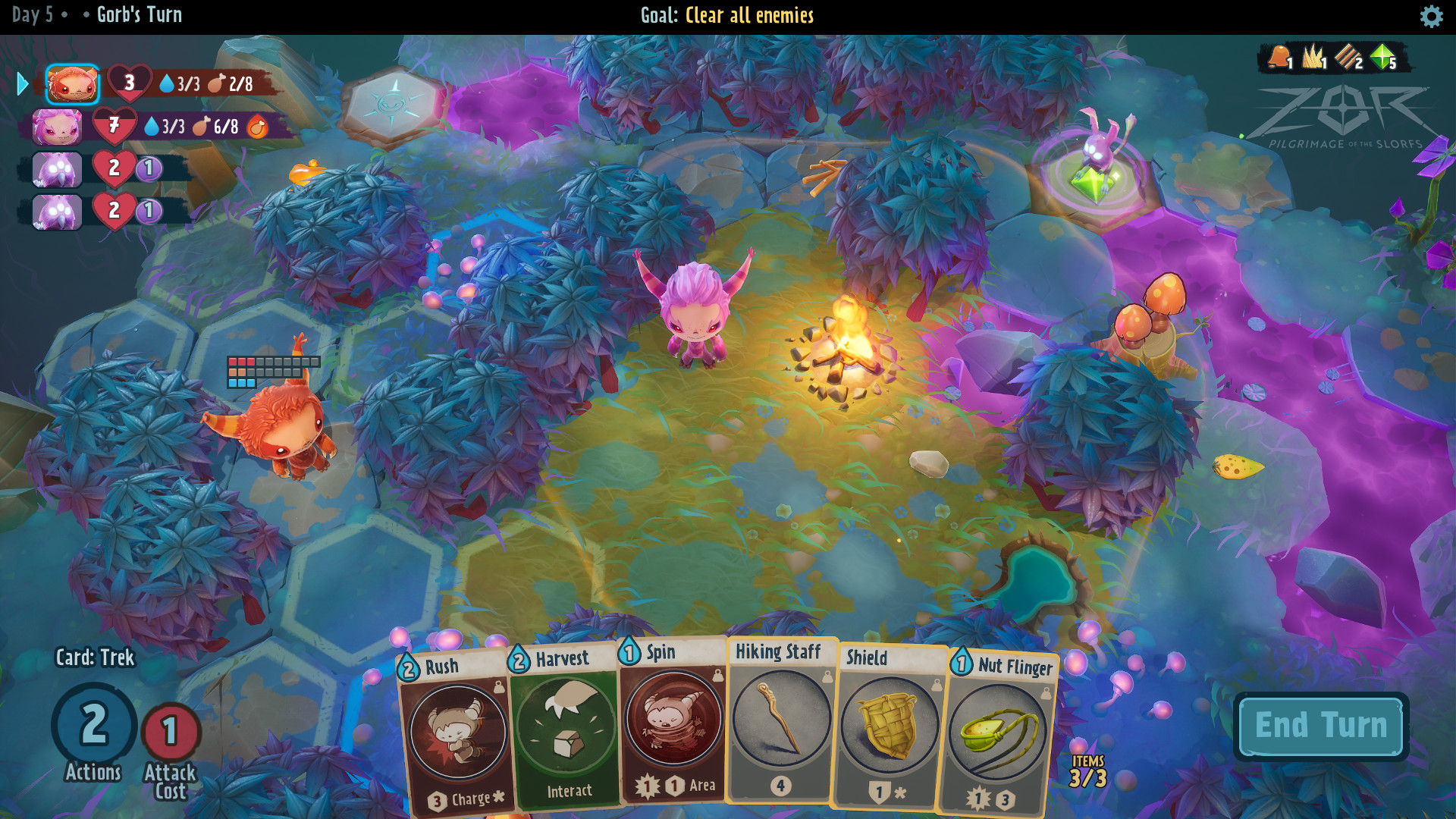The width and height of the screenshot is (1456, 819).
Task: Select Gorb's highlighted portrait icon
Action: tap(72, 85)
